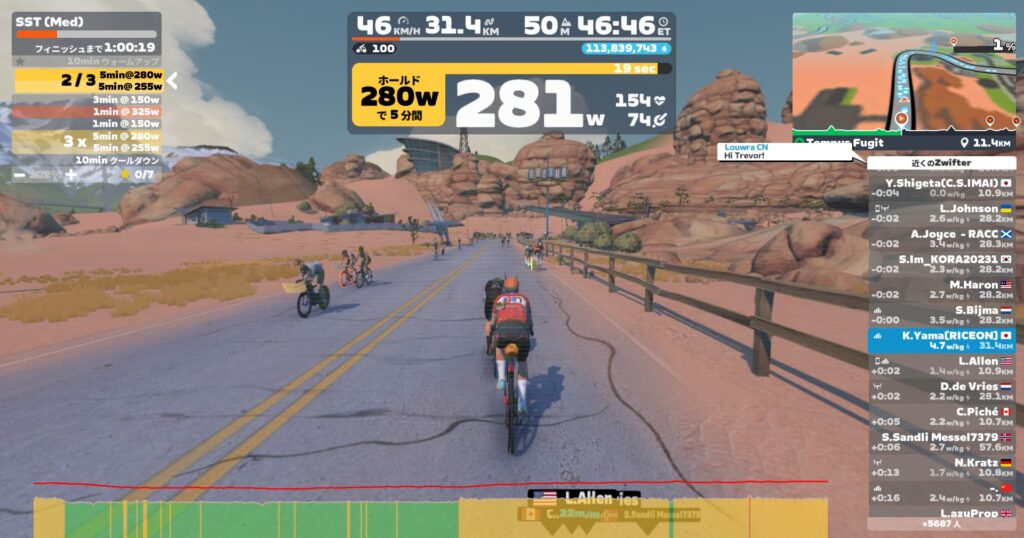Select D.de Vries rider row
Viewport: 1024px width, 538px height.
941,390
